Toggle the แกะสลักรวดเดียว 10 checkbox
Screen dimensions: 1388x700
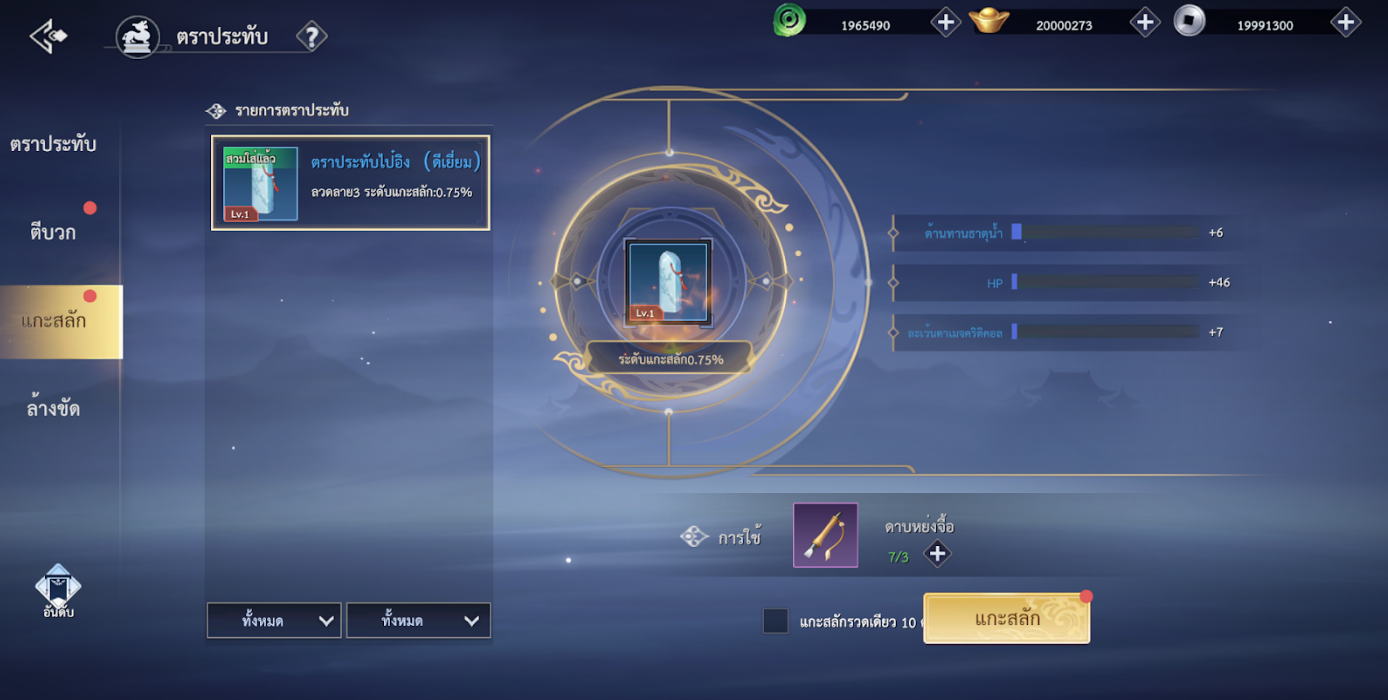[x=775, y=621]
